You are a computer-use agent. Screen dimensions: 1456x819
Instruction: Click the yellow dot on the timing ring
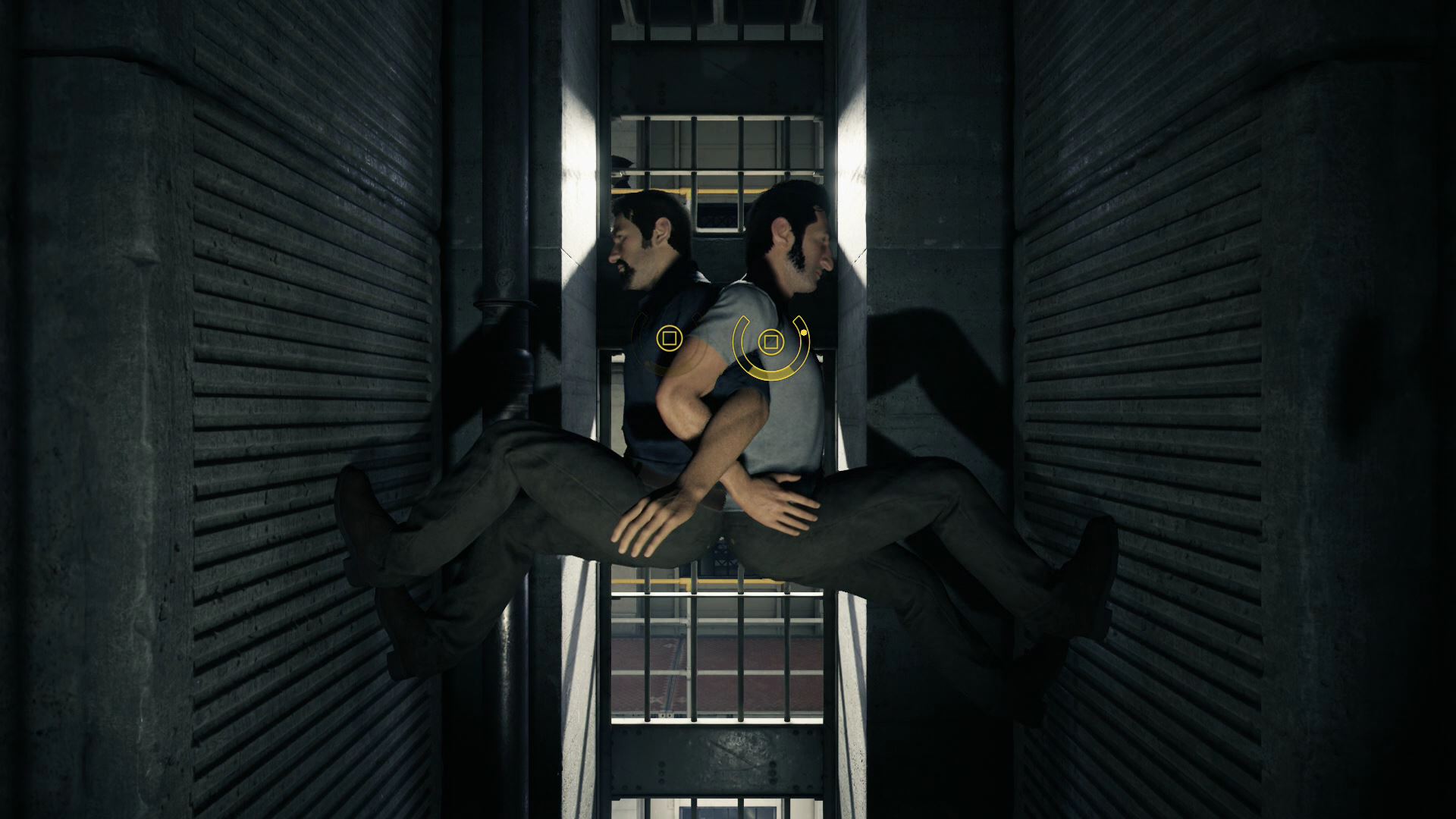(804, 334)
